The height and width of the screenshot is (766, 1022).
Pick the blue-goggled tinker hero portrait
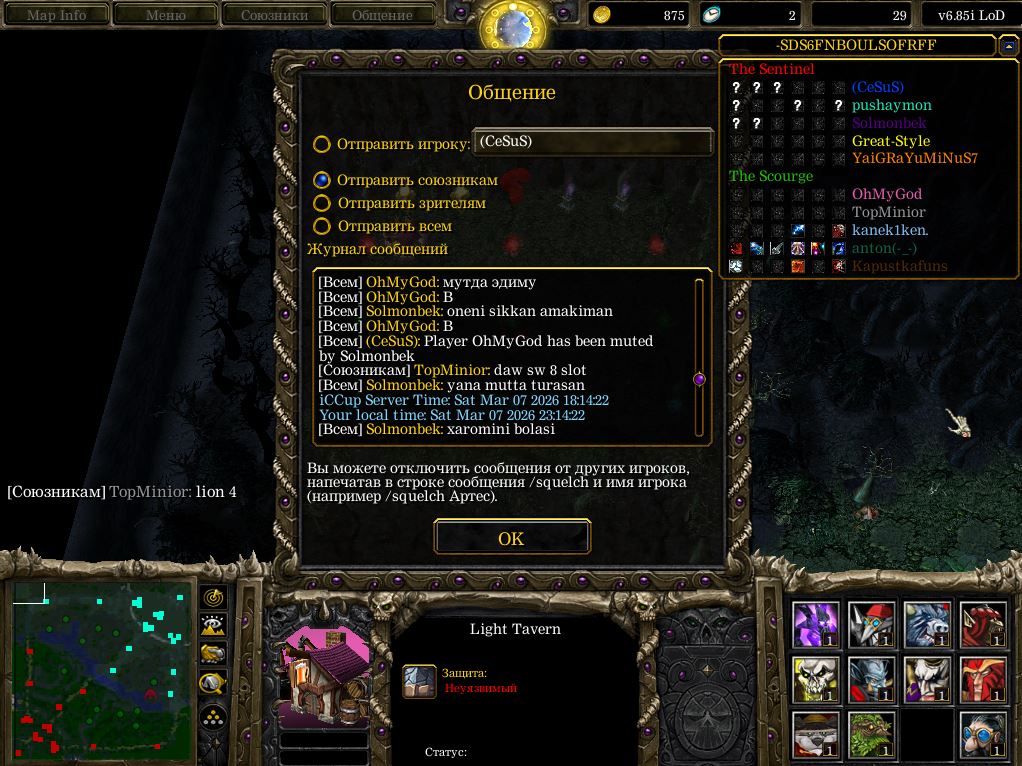click(982, 735)
